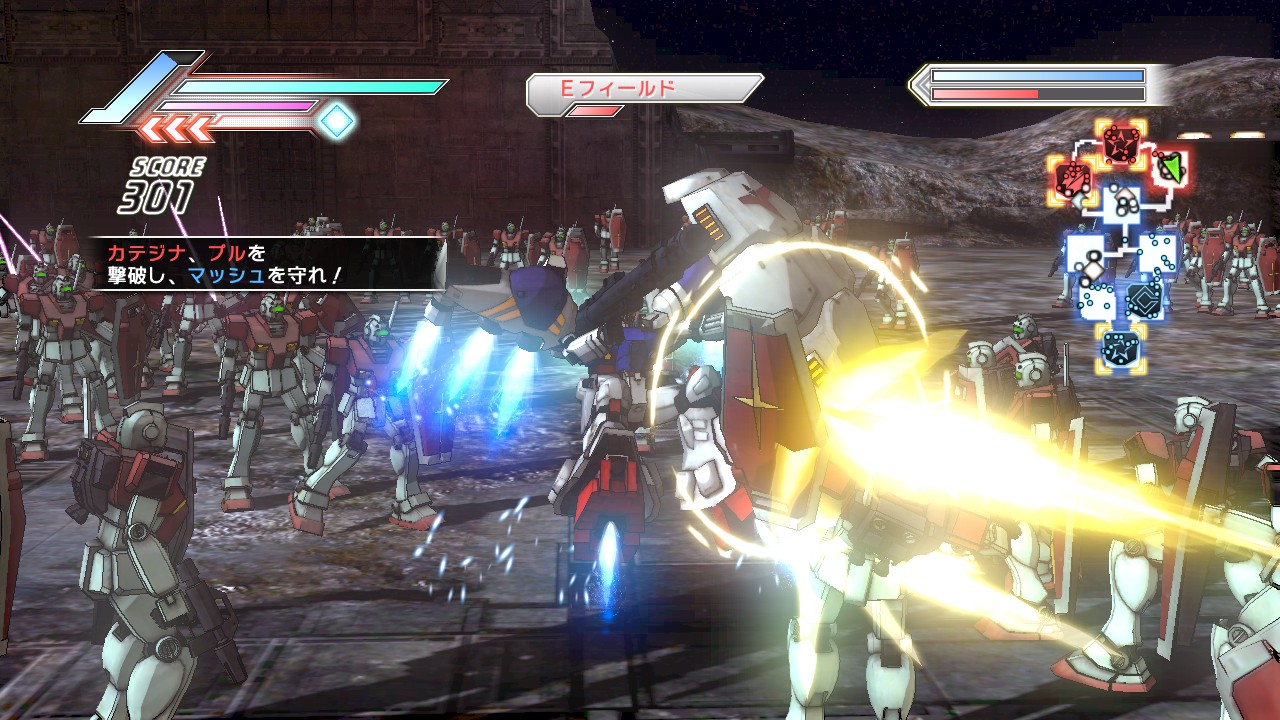
Task: Select the blue star field on minimap
Action: coord(1119,348)
